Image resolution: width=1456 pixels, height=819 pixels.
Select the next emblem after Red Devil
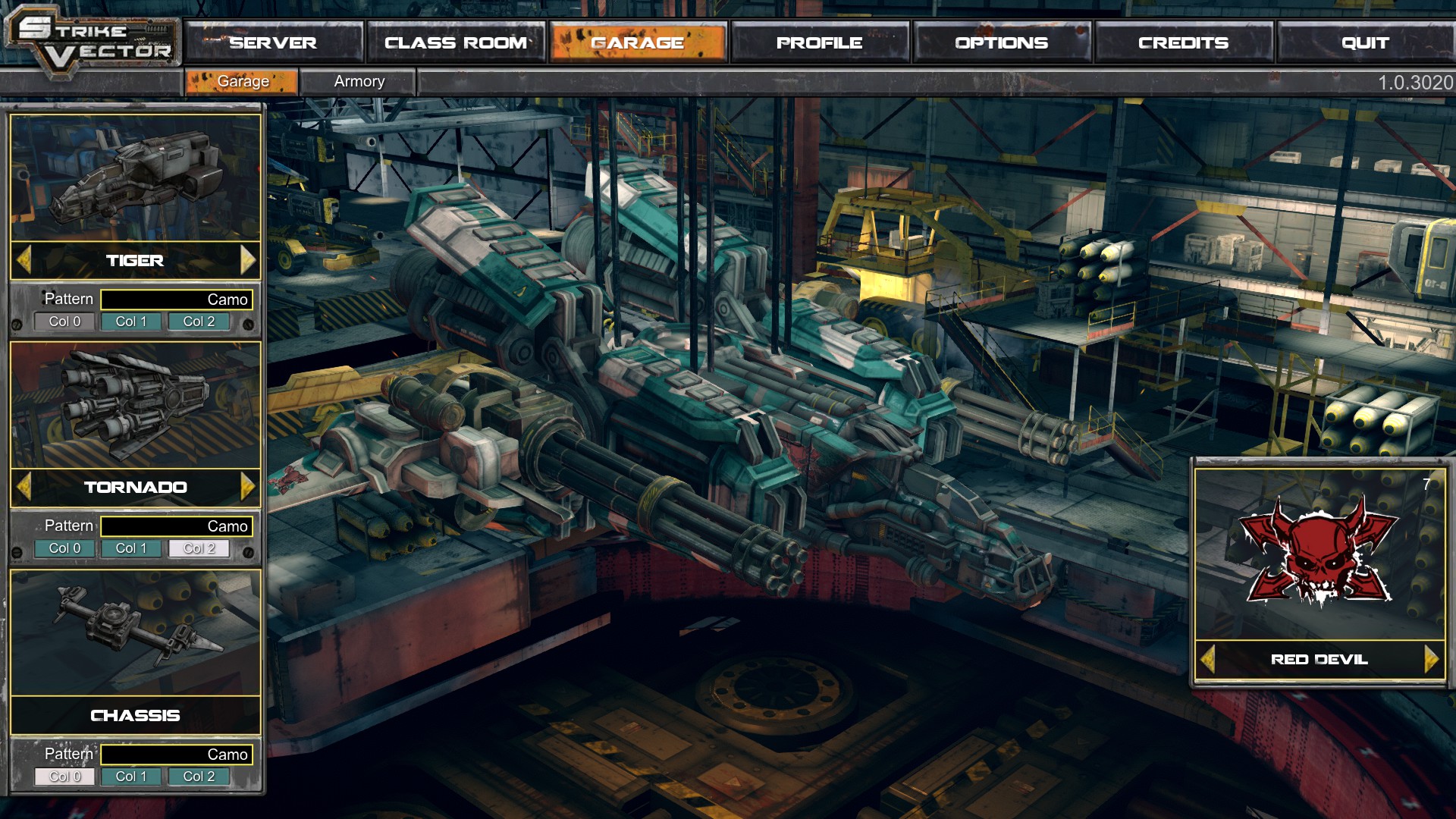click(x=1431, y=659)
